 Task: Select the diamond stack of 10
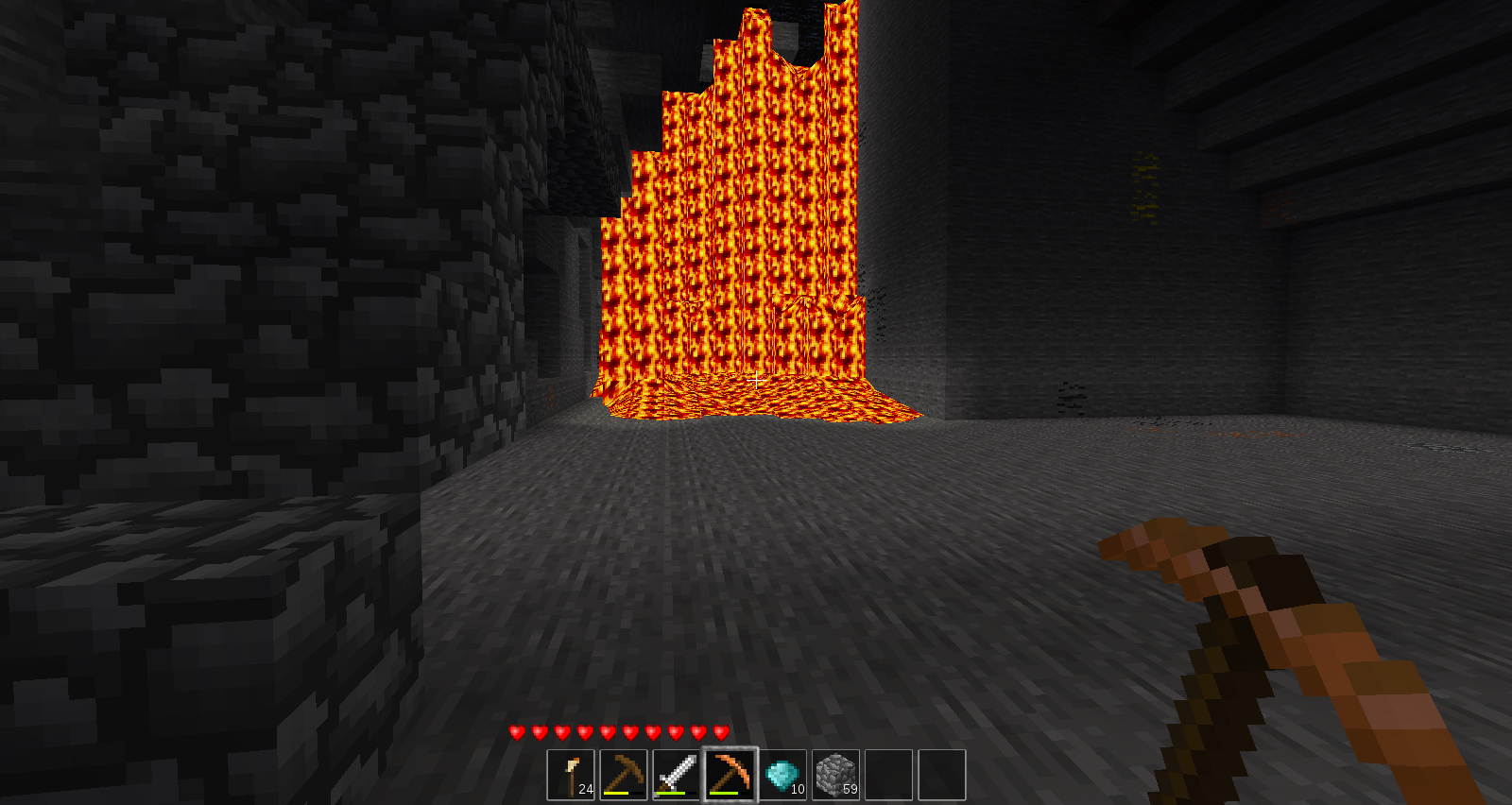click(x=782, y=775)
